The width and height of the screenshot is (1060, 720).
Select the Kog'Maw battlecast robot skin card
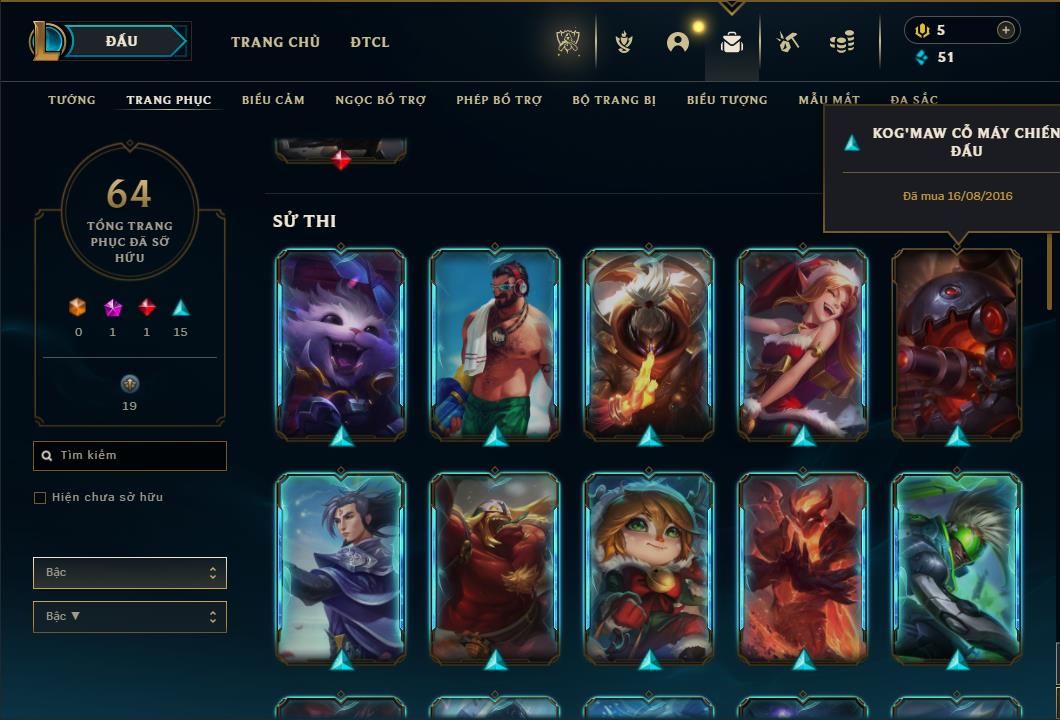[957, 343]
